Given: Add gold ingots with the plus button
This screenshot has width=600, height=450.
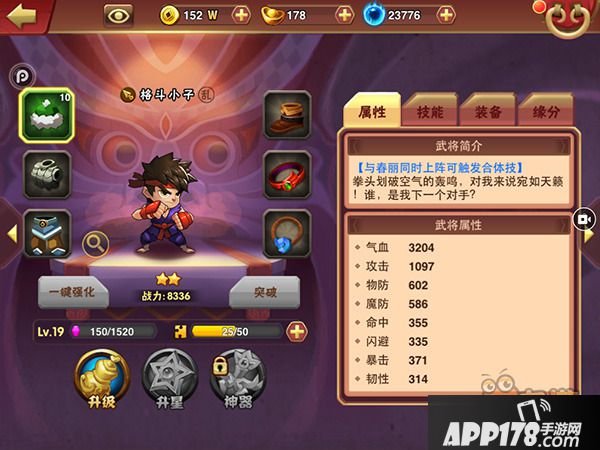Looking at the screenshot, I should point(345,15).
